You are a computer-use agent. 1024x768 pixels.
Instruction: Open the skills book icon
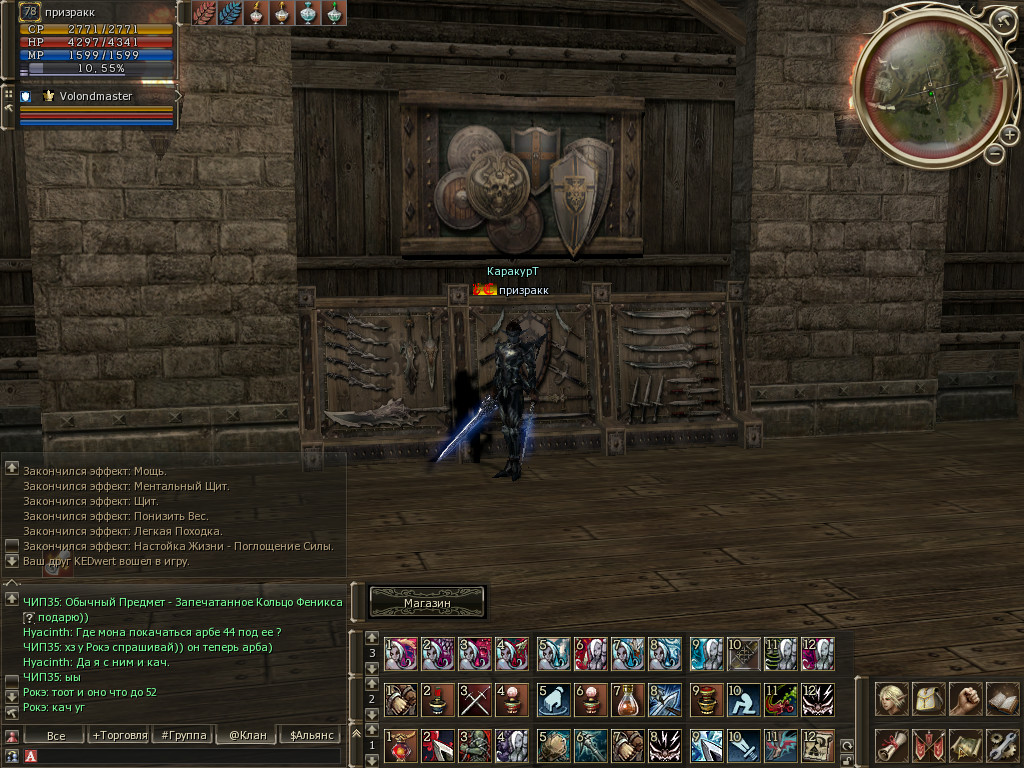pyautogui.click(x=1001, y=699)
